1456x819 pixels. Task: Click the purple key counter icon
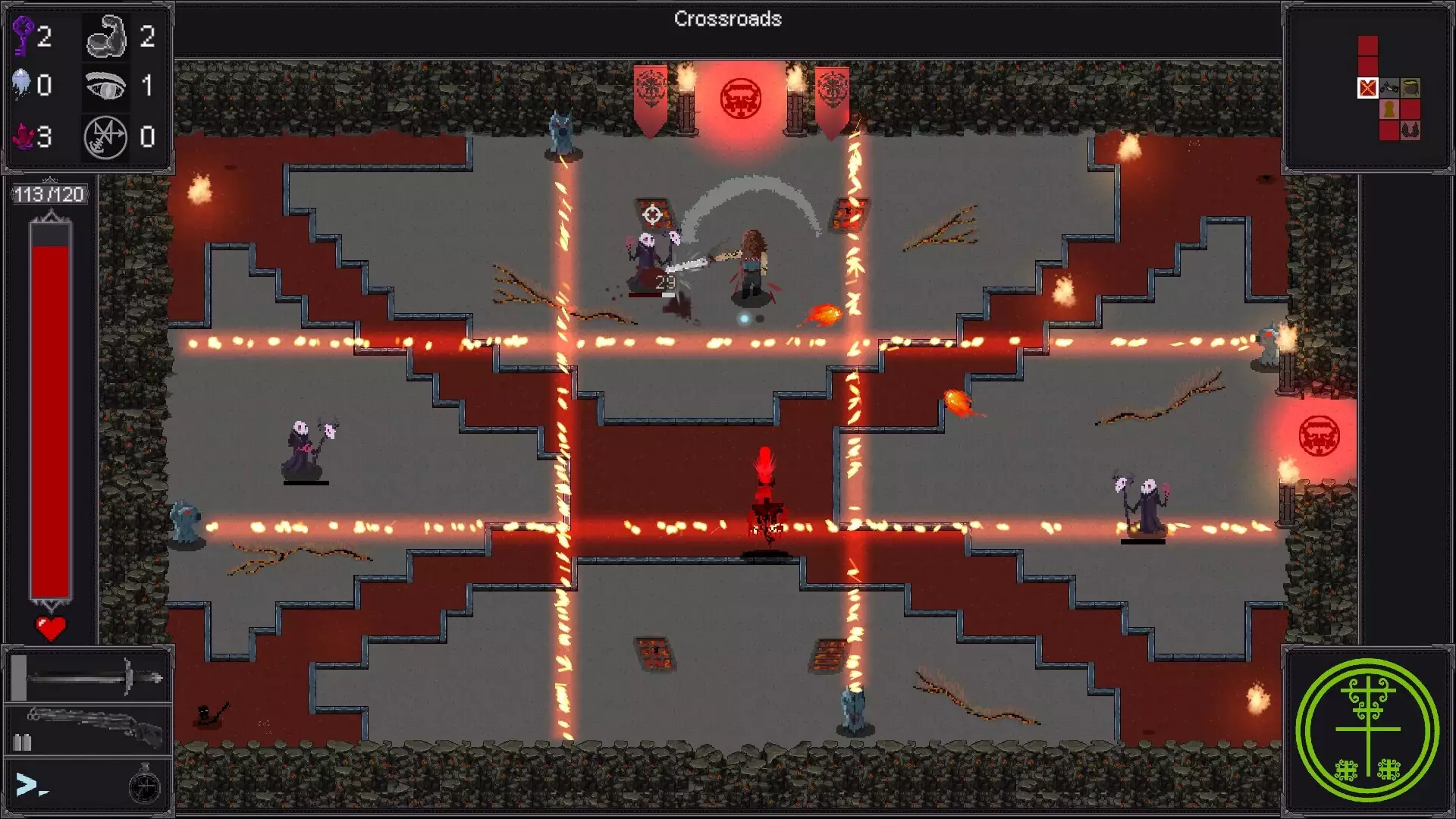(23, 36)
